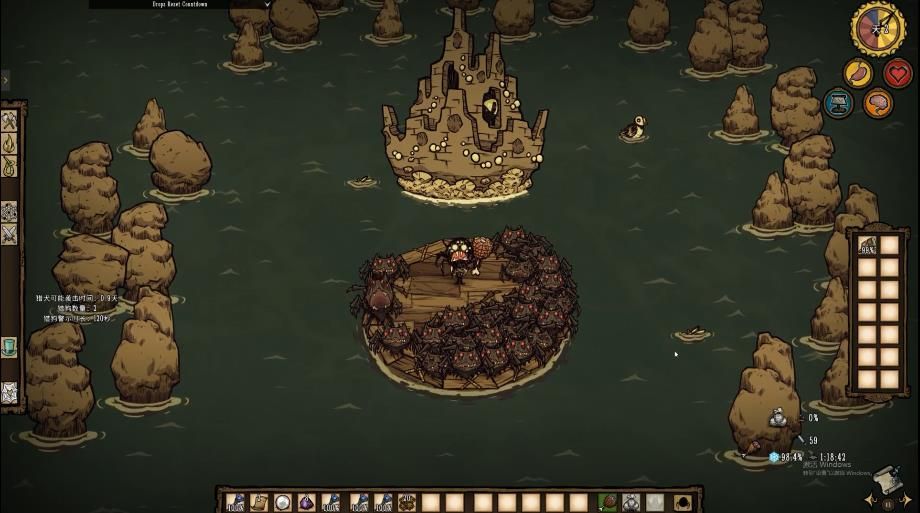
Task: Select the white round orb inventory slot
Action: 283,501
